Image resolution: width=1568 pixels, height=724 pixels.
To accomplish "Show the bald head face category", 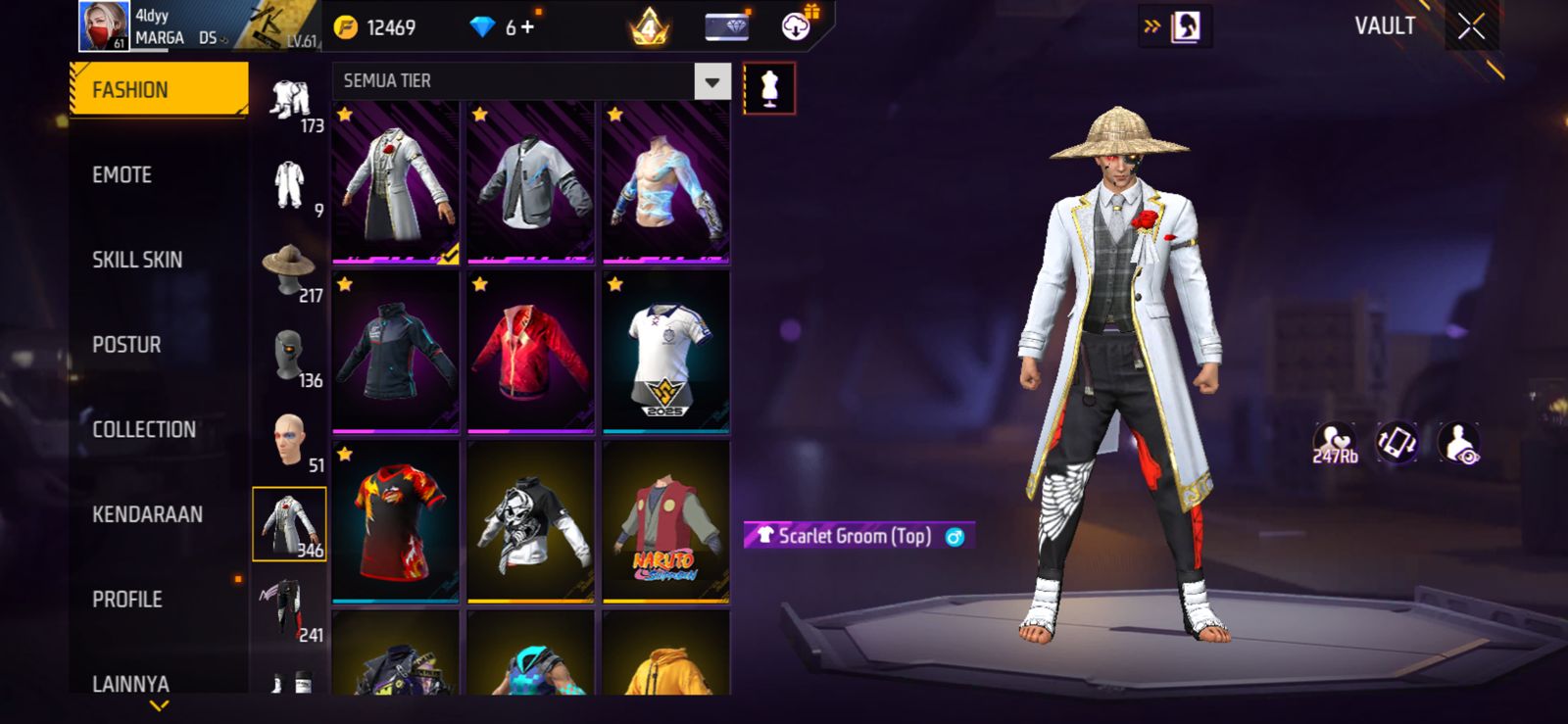I will pyautogui.click(x=289, y=439).
